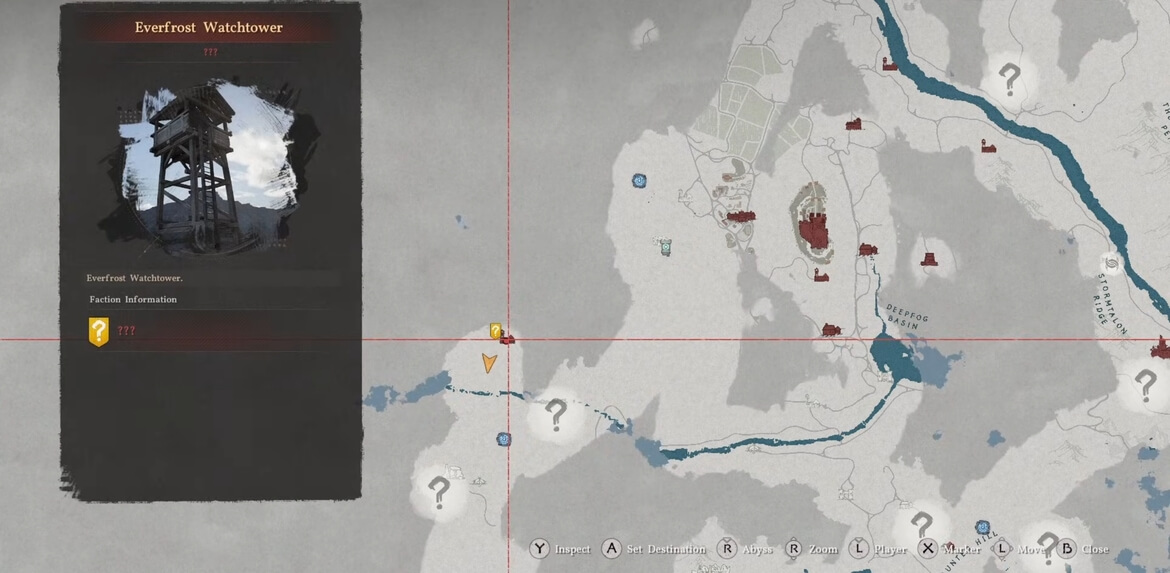Click the orange player arrow marker
1170x573 pixels.
point(489,363)
